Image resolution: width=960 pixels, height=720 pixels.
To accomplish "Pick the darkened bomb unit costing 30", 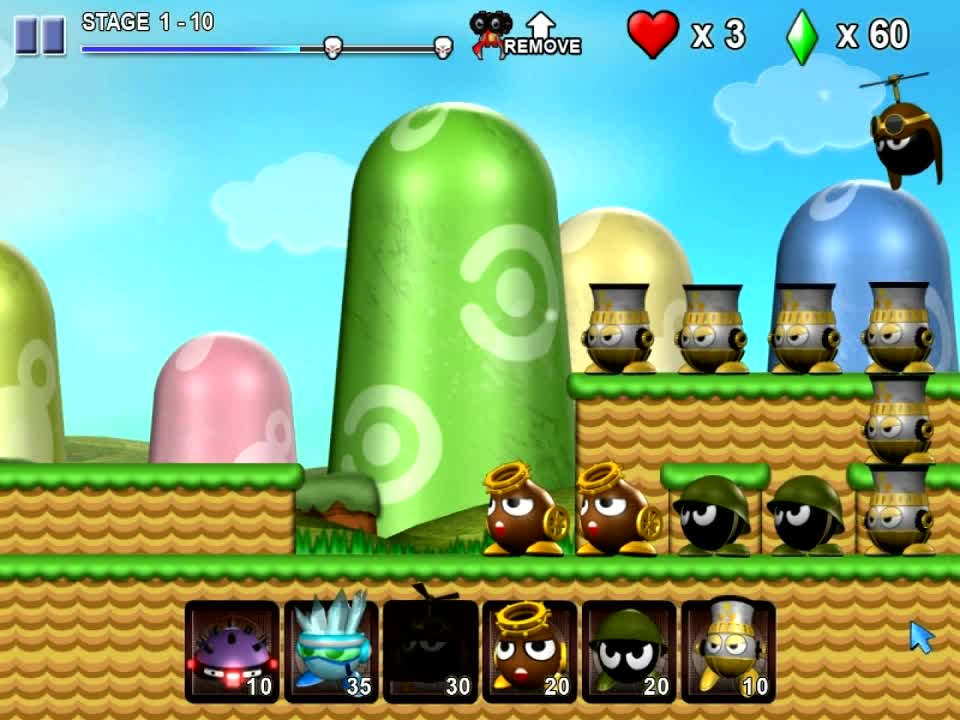I will [430, 650].
